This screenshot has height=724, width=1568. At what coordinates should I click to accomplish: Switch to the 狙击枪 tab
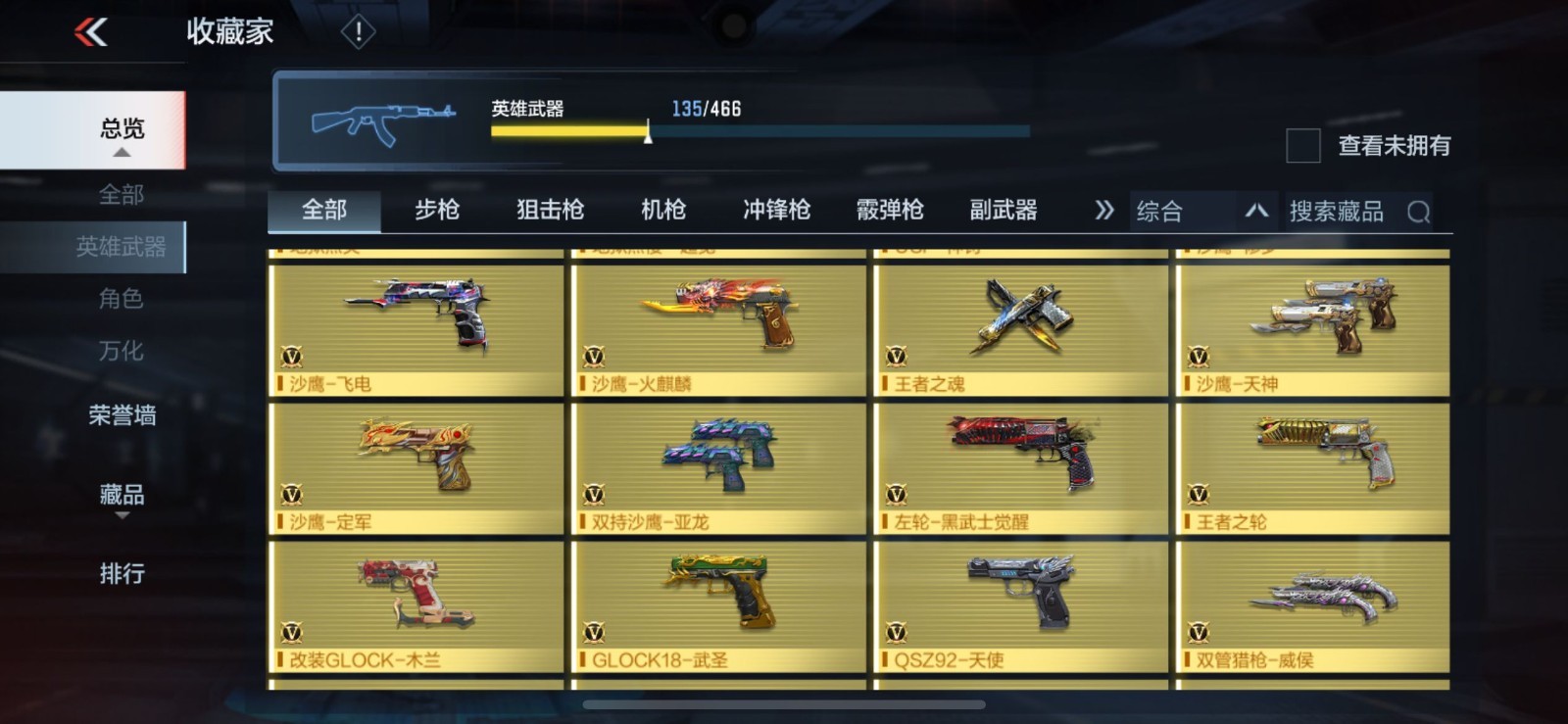pos(550,210)
